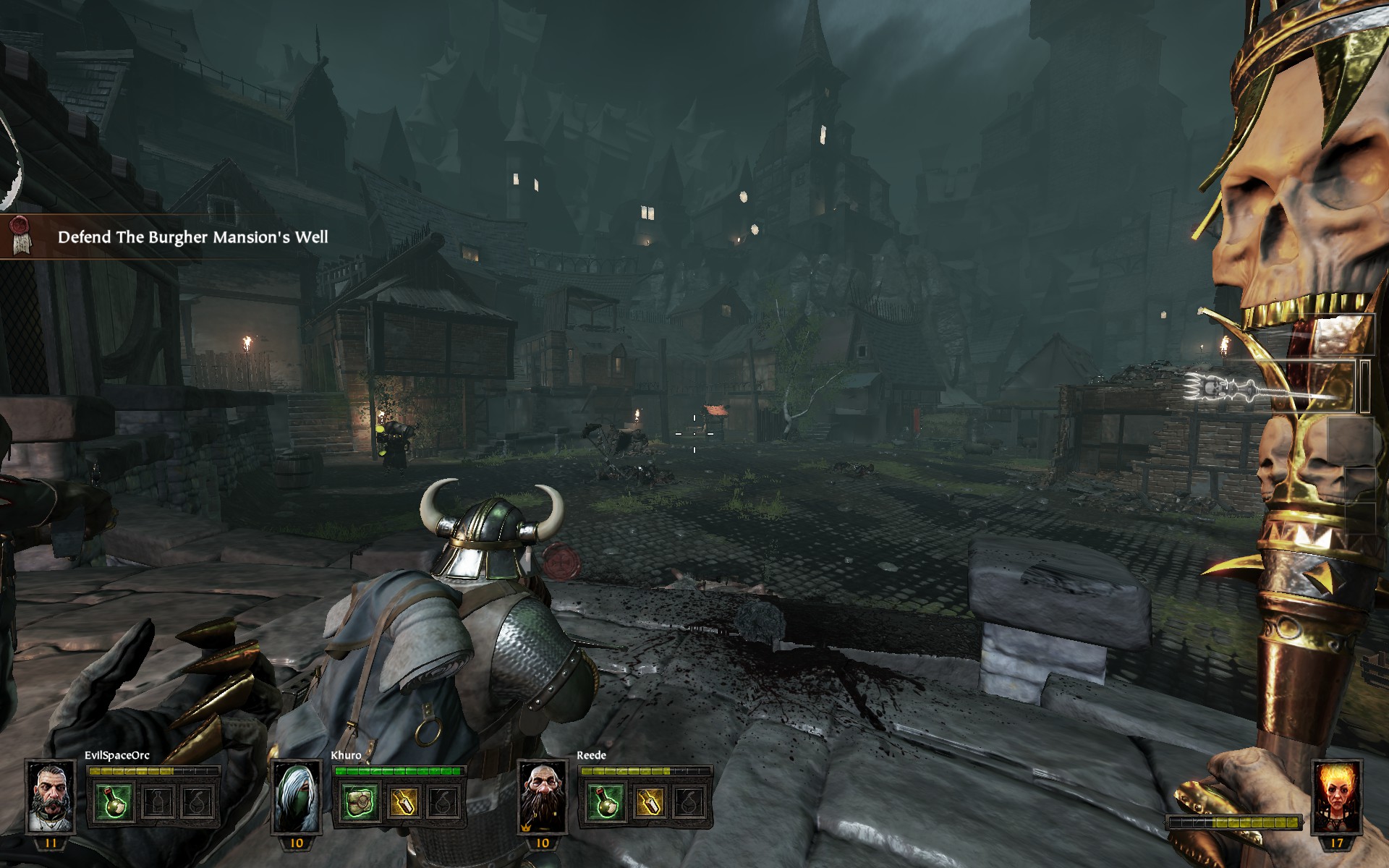This screenshot has width=1389, height=868.
Task: Click Reede's yellow potion vial slot
Action: pos(647,803)
